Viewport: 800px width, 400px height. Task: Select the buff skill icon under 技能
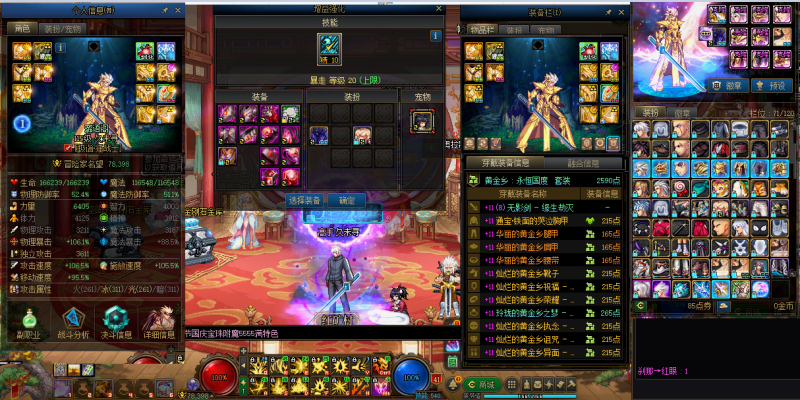[329, 47]
